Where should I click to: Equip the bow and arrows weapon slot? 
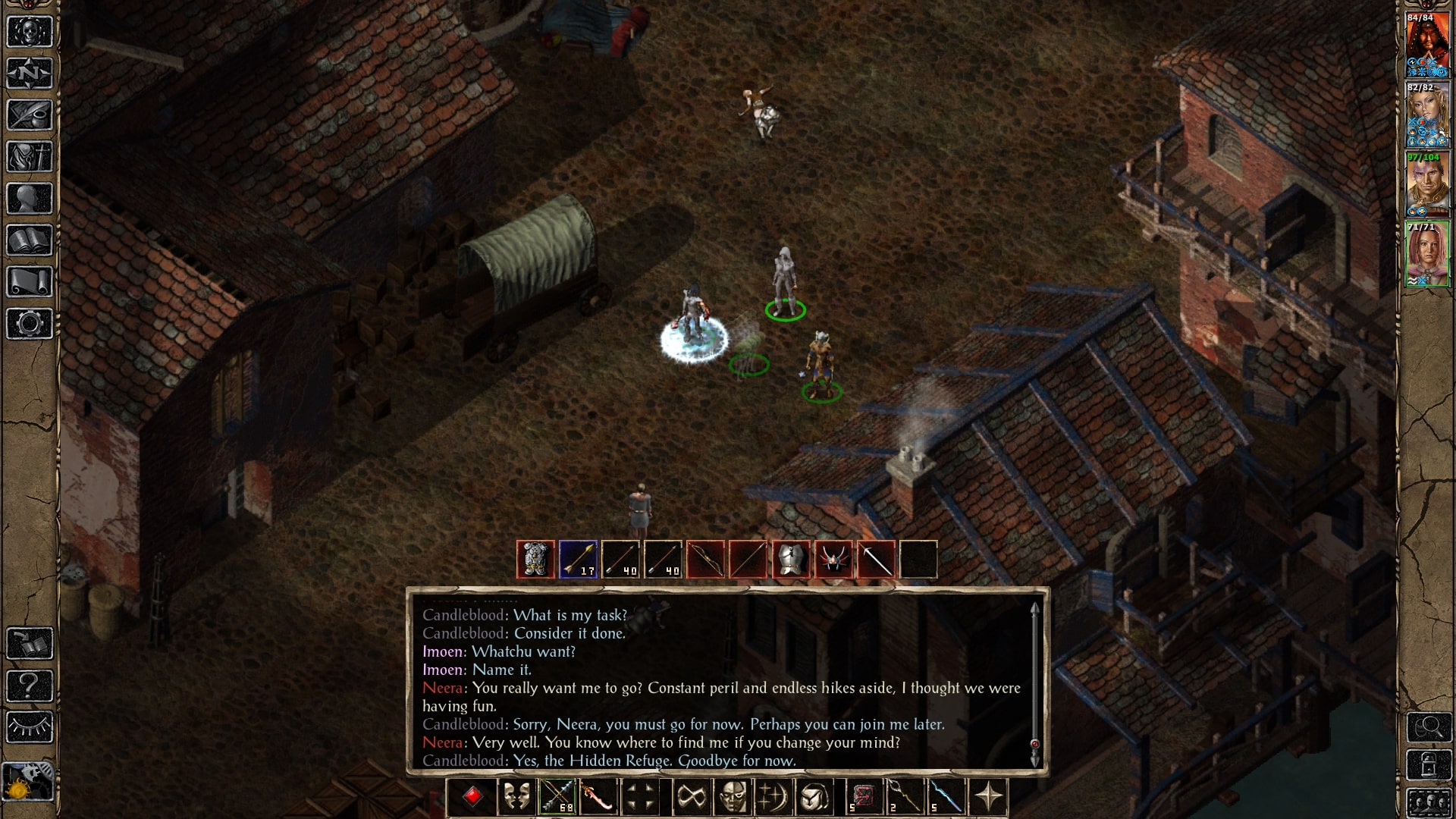557,797
